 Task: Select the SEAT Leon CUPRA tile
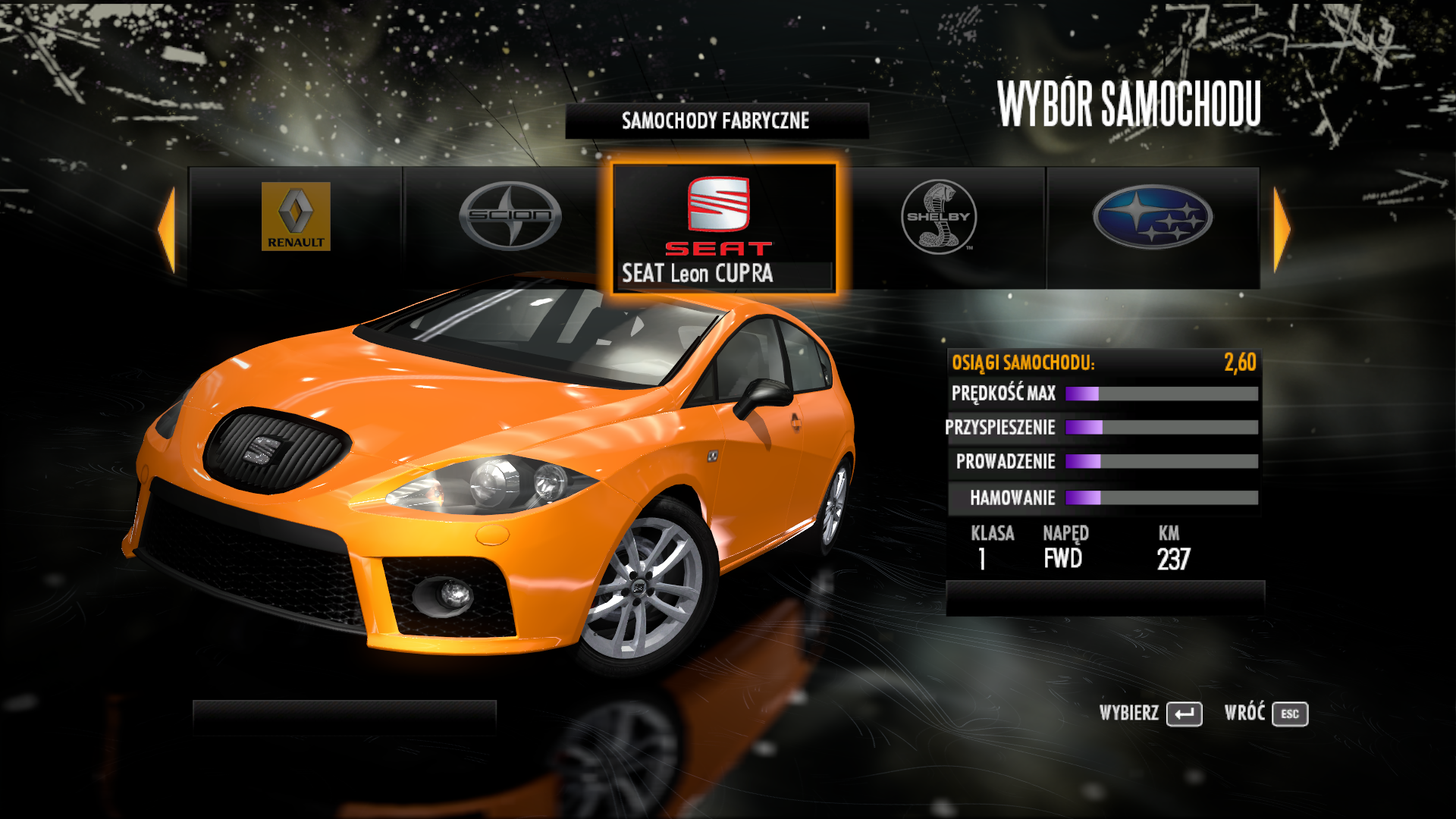pos(723,227)
